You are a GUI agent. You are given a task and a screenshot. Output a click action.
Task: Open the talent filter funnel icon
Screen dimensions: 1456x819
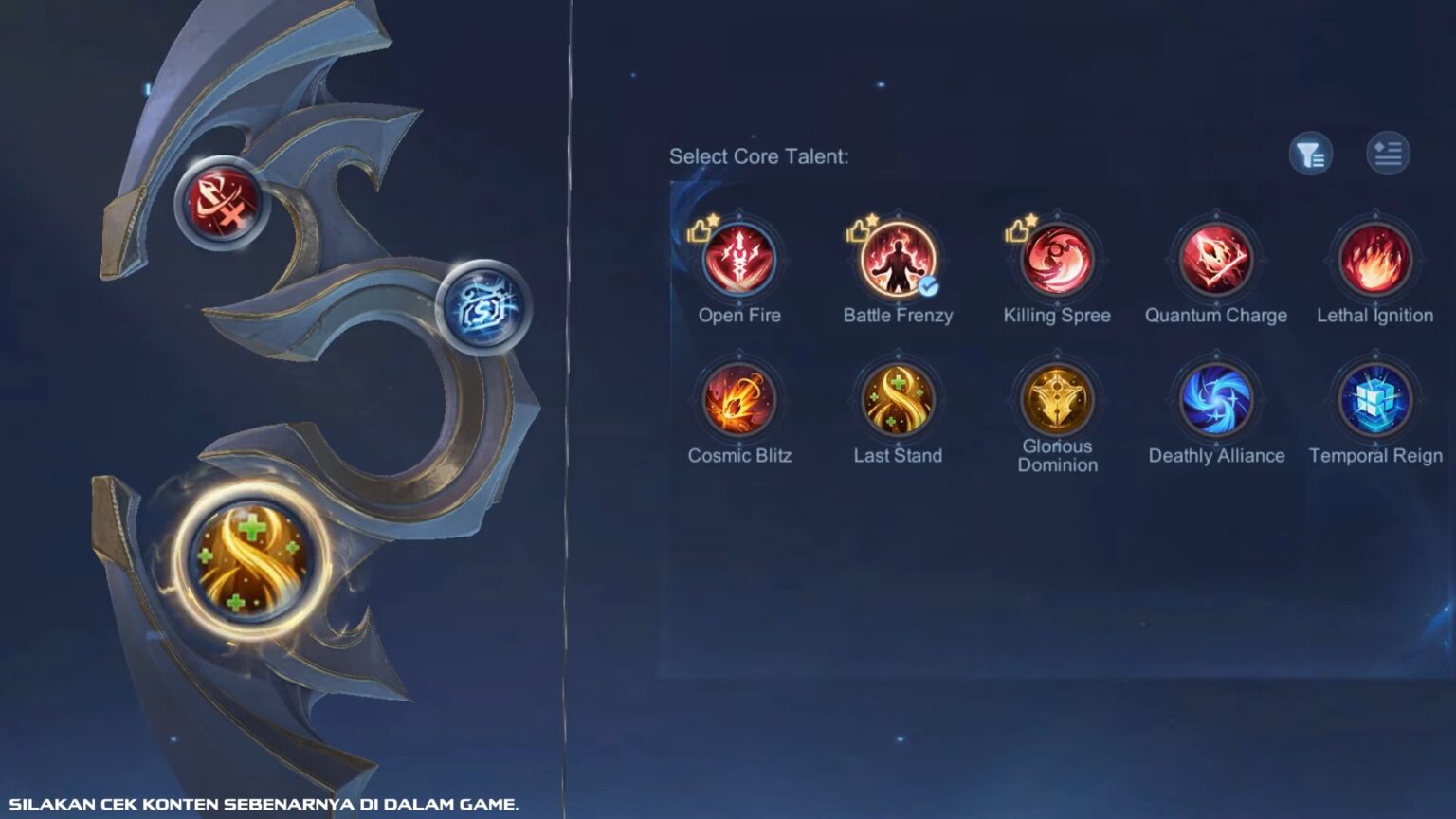point(1310,155)
